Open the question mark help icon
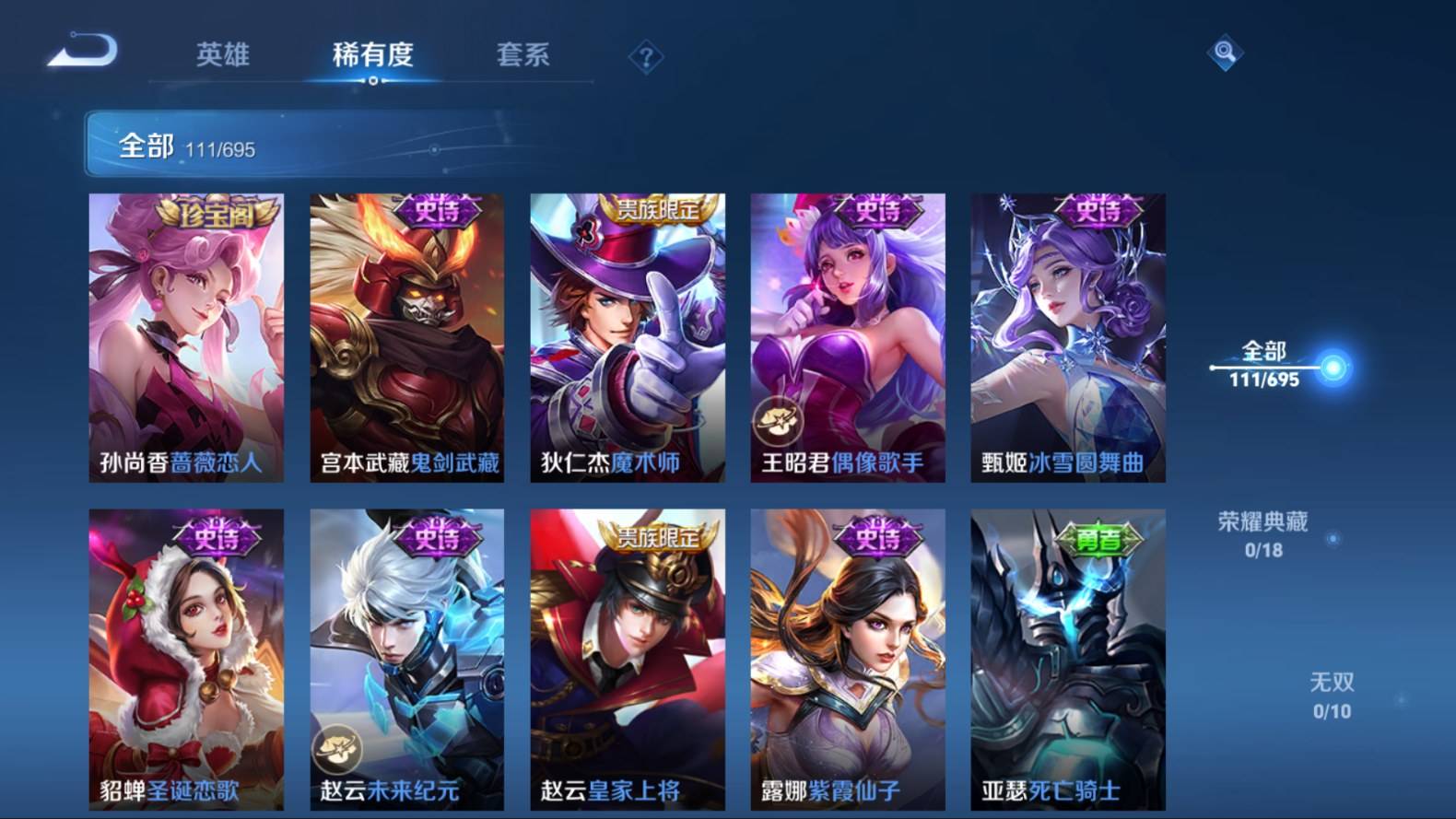This screenshot has width=1456, height=819. pyautogui.click(x=646, y=58)
